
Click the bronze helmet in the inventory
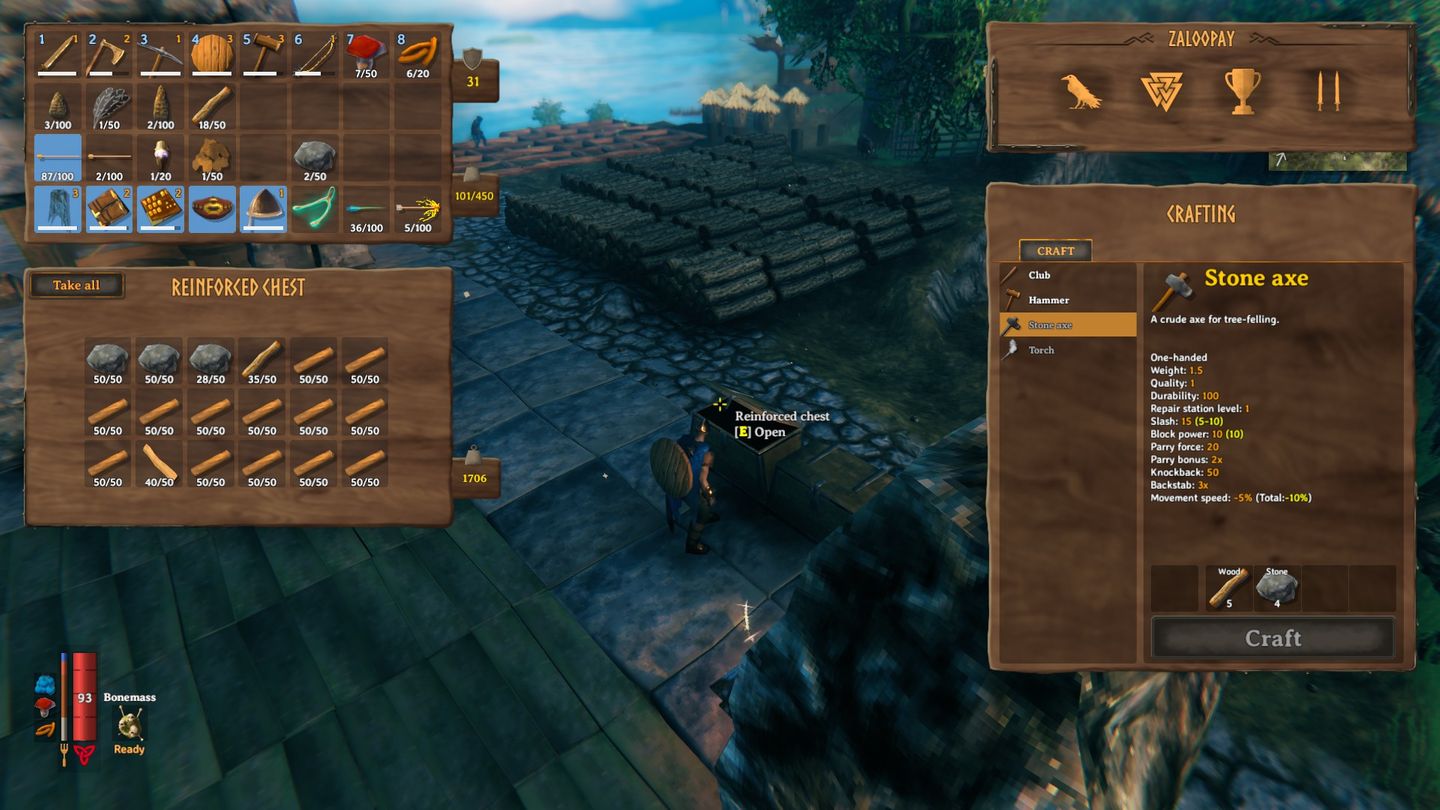(x=263, y=207)
